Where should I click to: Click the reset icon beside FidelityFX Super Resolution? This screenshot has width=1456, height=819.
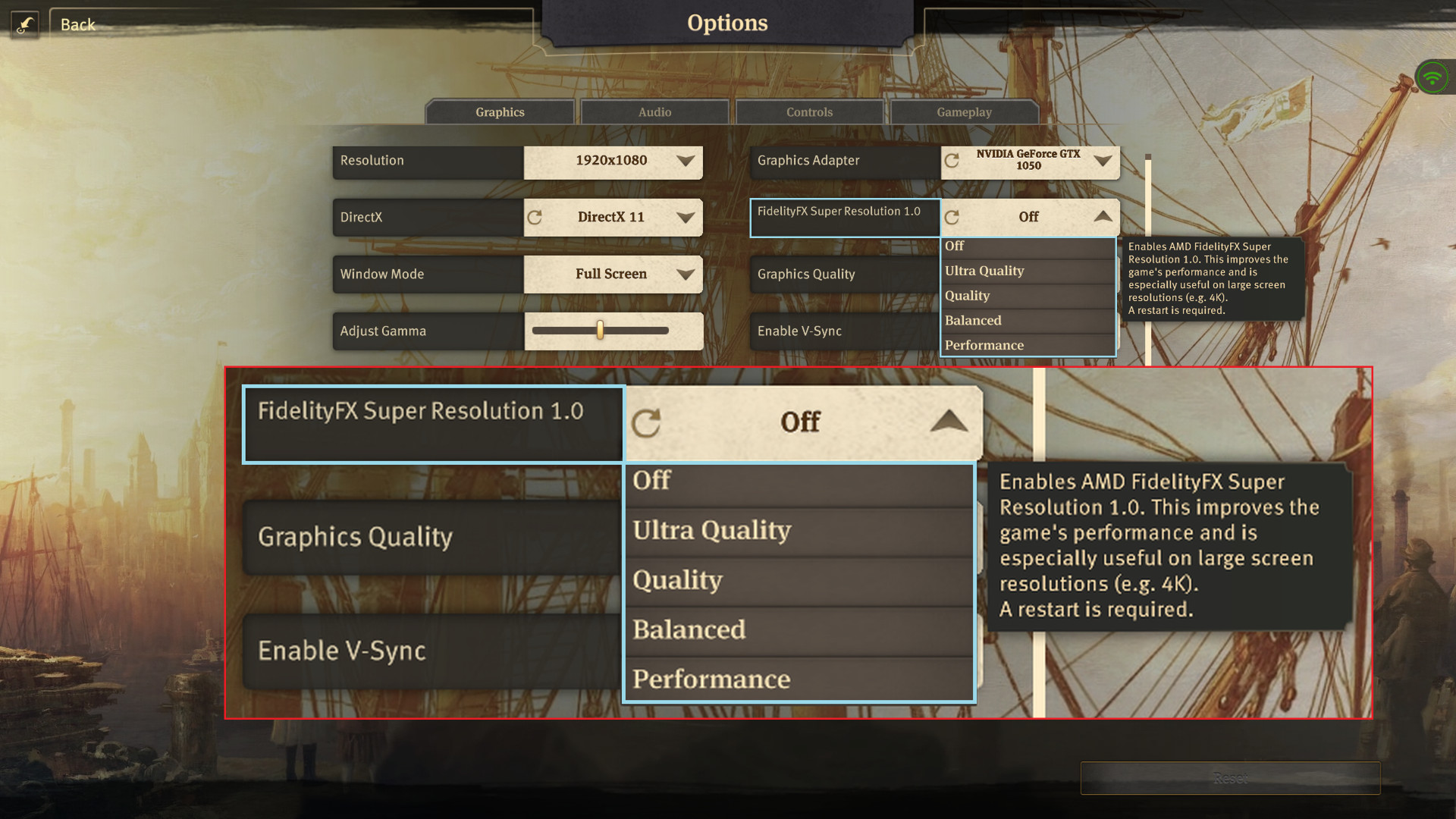pyautogui.click(x=953, y=217)
